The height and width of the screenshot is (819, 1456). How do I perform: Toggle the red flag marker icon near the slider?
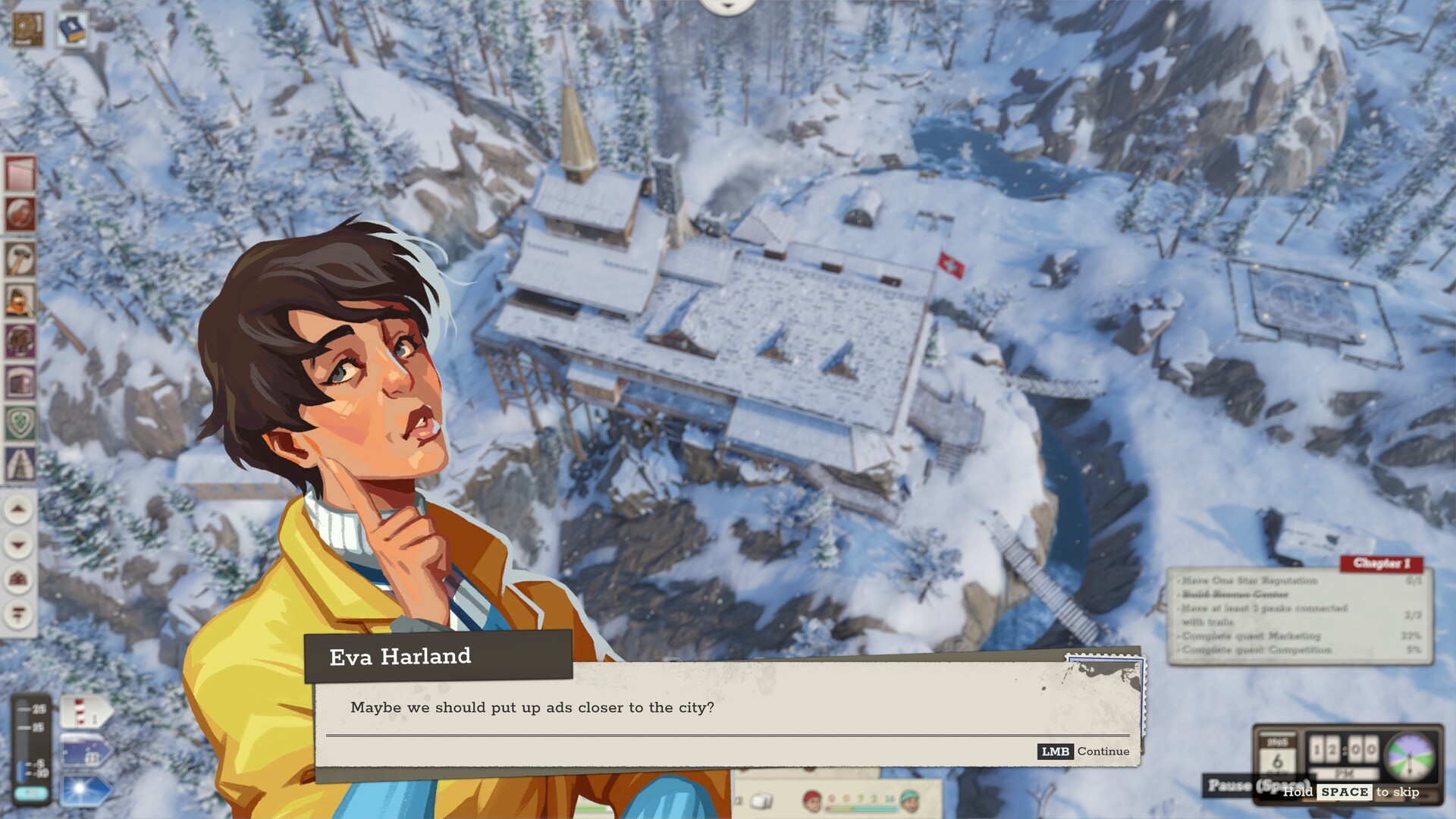tap(78, 713)
